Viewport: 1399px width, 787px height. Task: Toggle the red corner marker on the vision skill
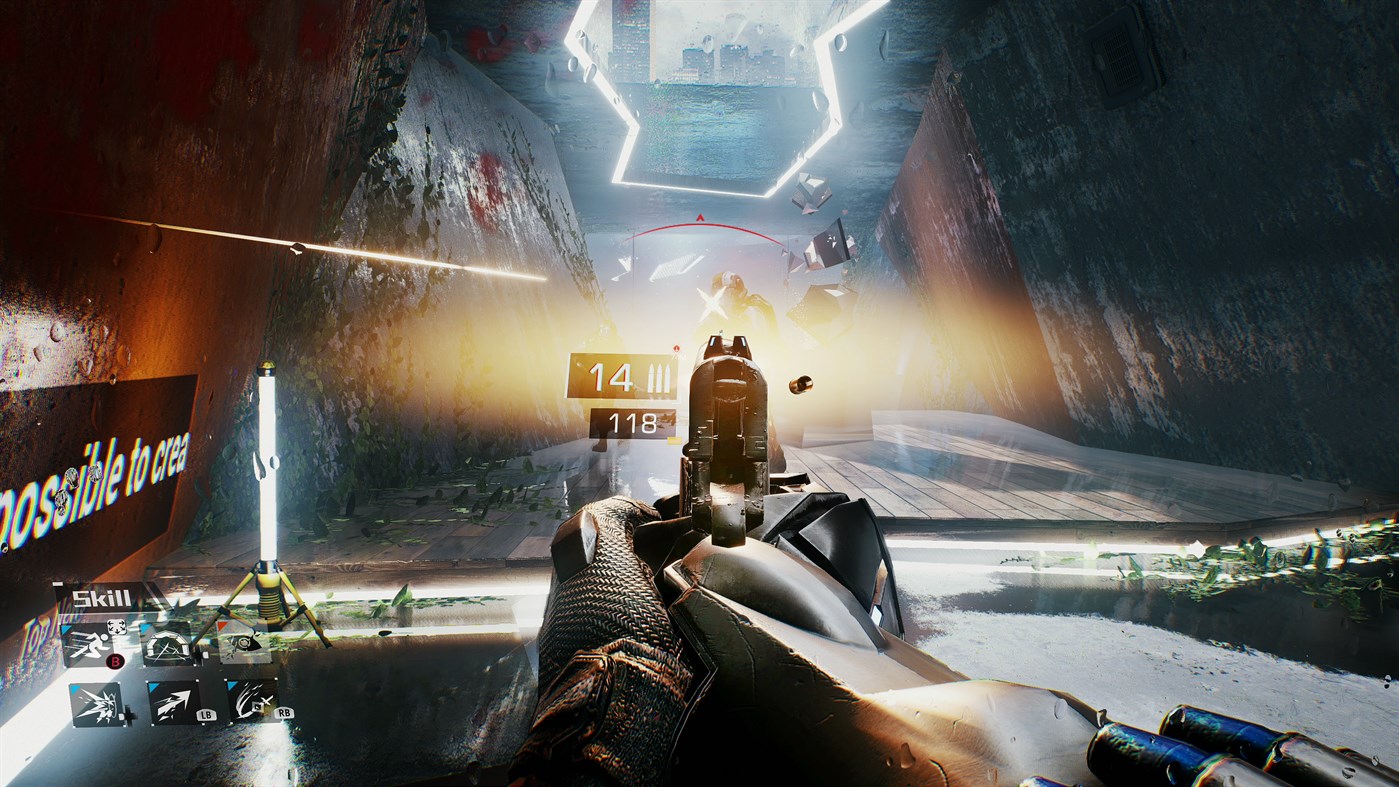pyautogui.click(x=222, y=625)
